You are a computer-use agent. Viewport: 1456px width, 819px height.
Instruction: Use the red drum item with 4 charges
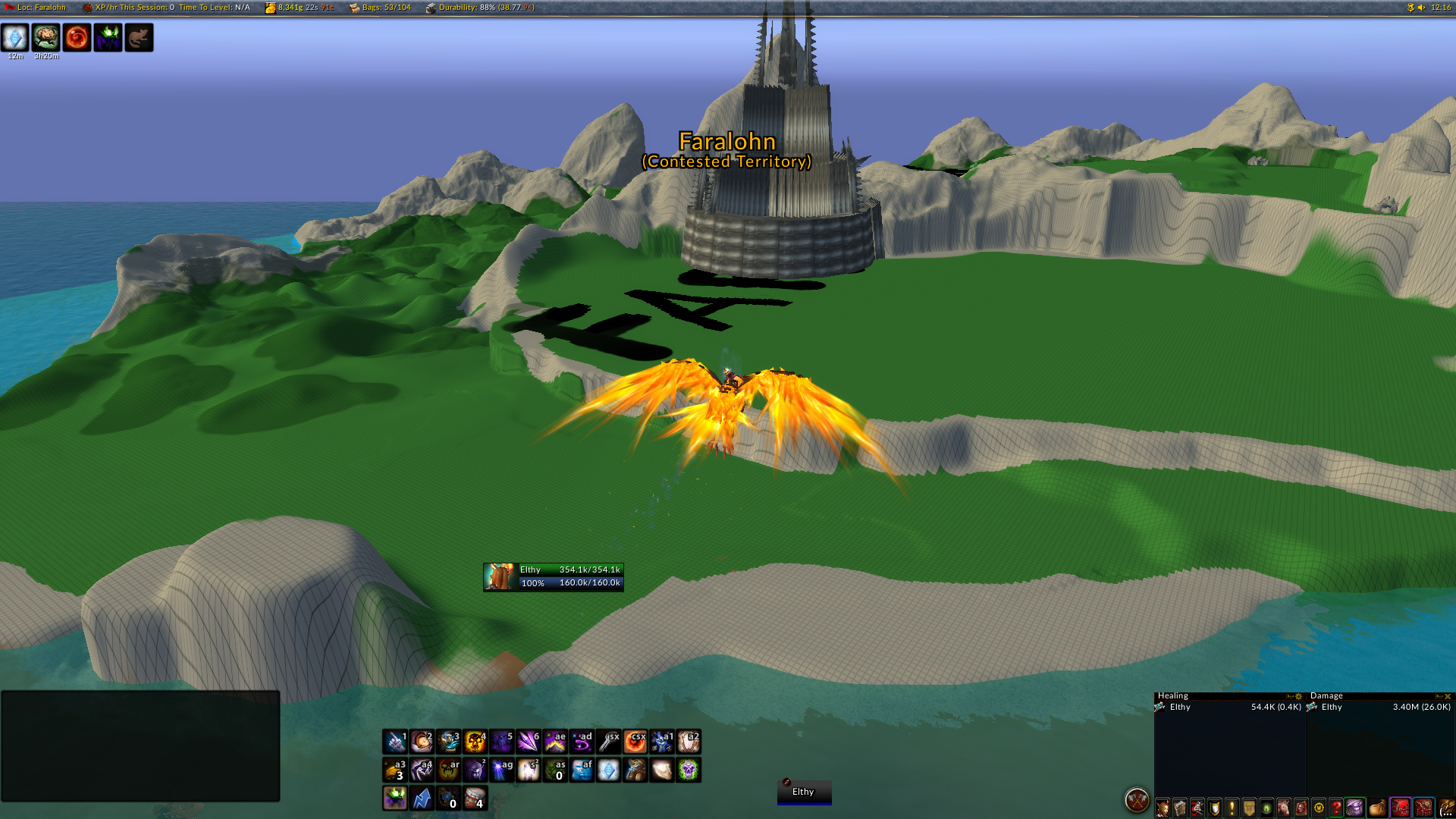click(475, 798)
